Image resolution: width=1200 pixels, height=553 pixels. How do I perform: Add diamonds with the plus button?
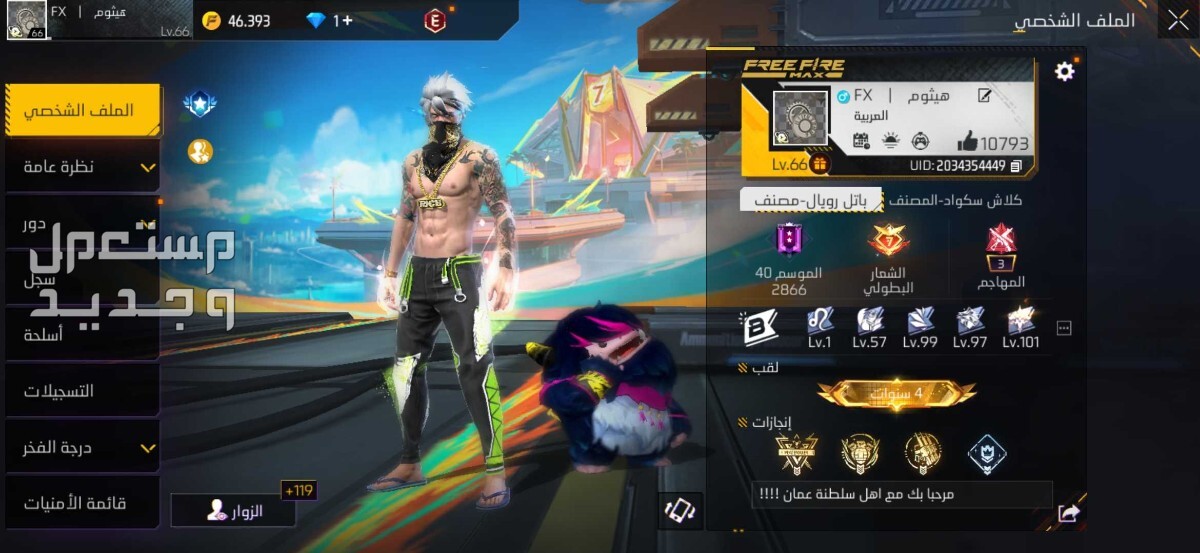[343, 20]
